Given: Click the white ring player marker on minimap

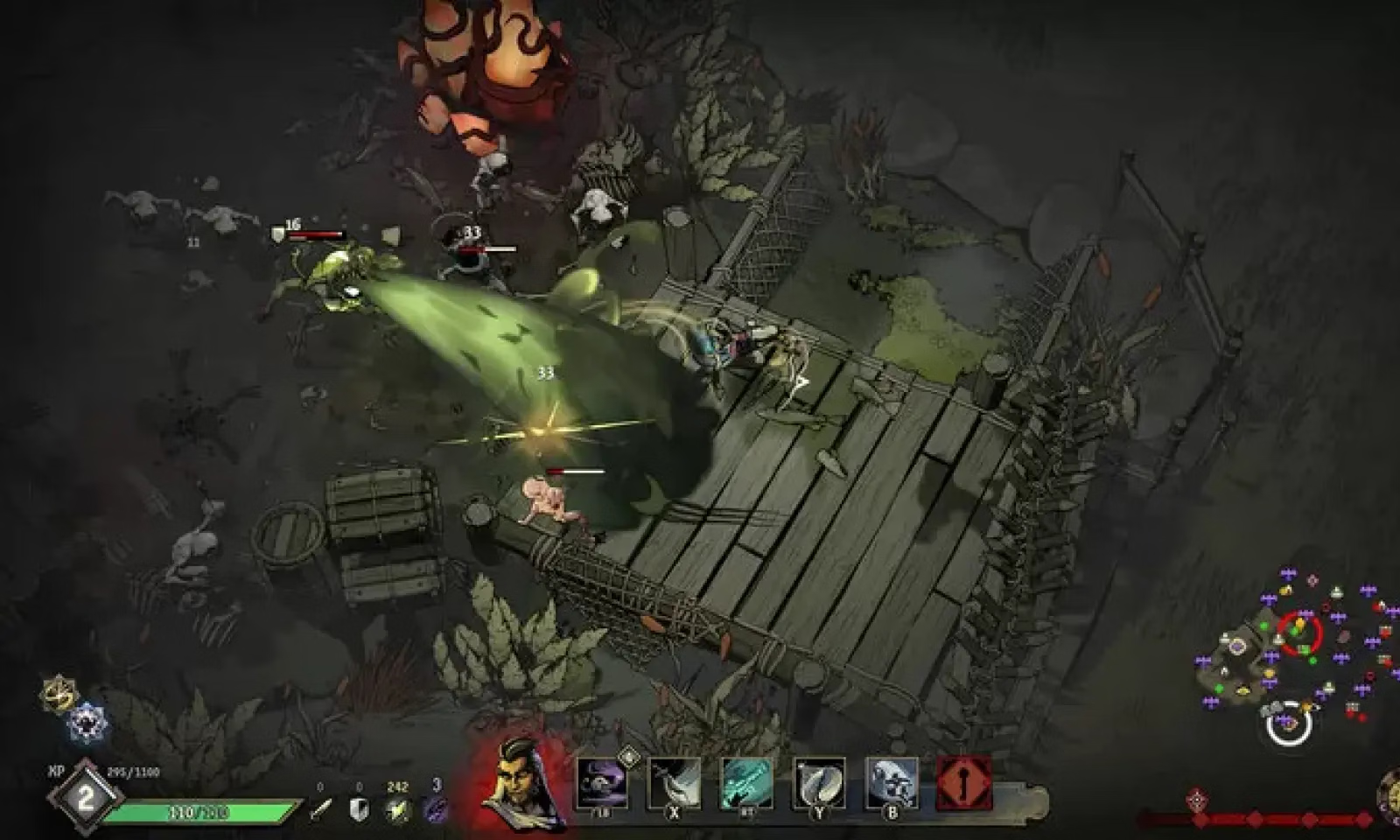Looking at the screenshot, I should pyautogui.click(x=1288, y=724).
